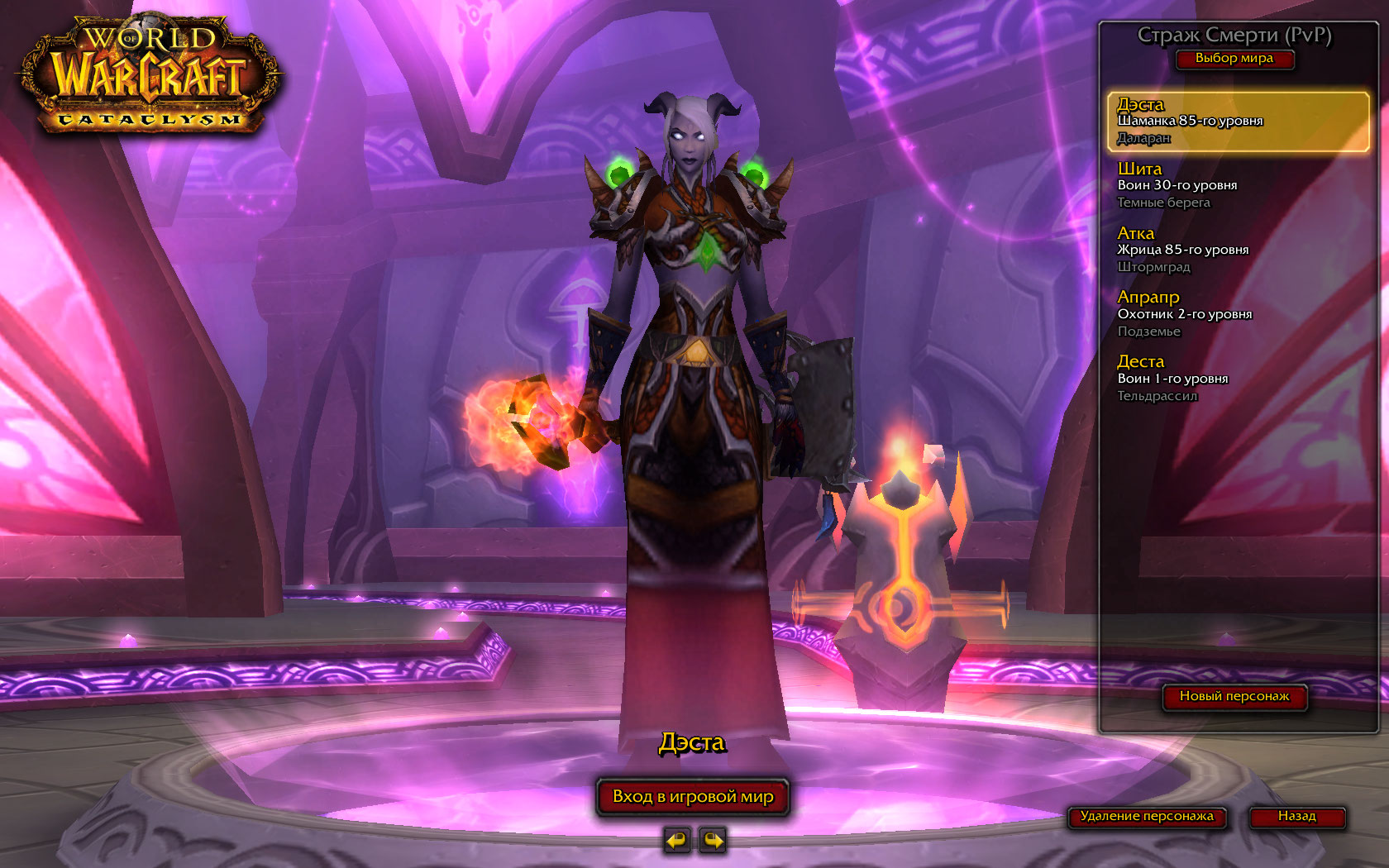Image resolution: width=1389 pixels, height=868 pixels.
Task: Open realm selection via "Выбор мира"
Action: click(1234, 59)
